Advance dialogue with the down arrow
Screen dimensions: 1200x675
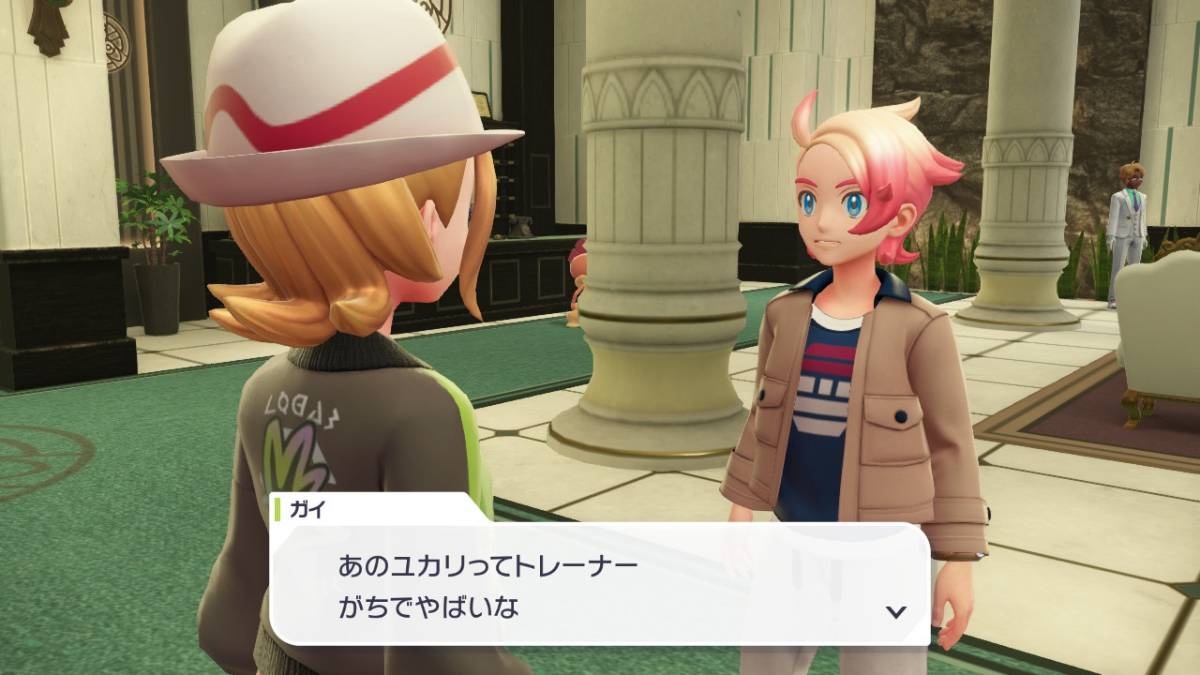[x=896, y=611]
